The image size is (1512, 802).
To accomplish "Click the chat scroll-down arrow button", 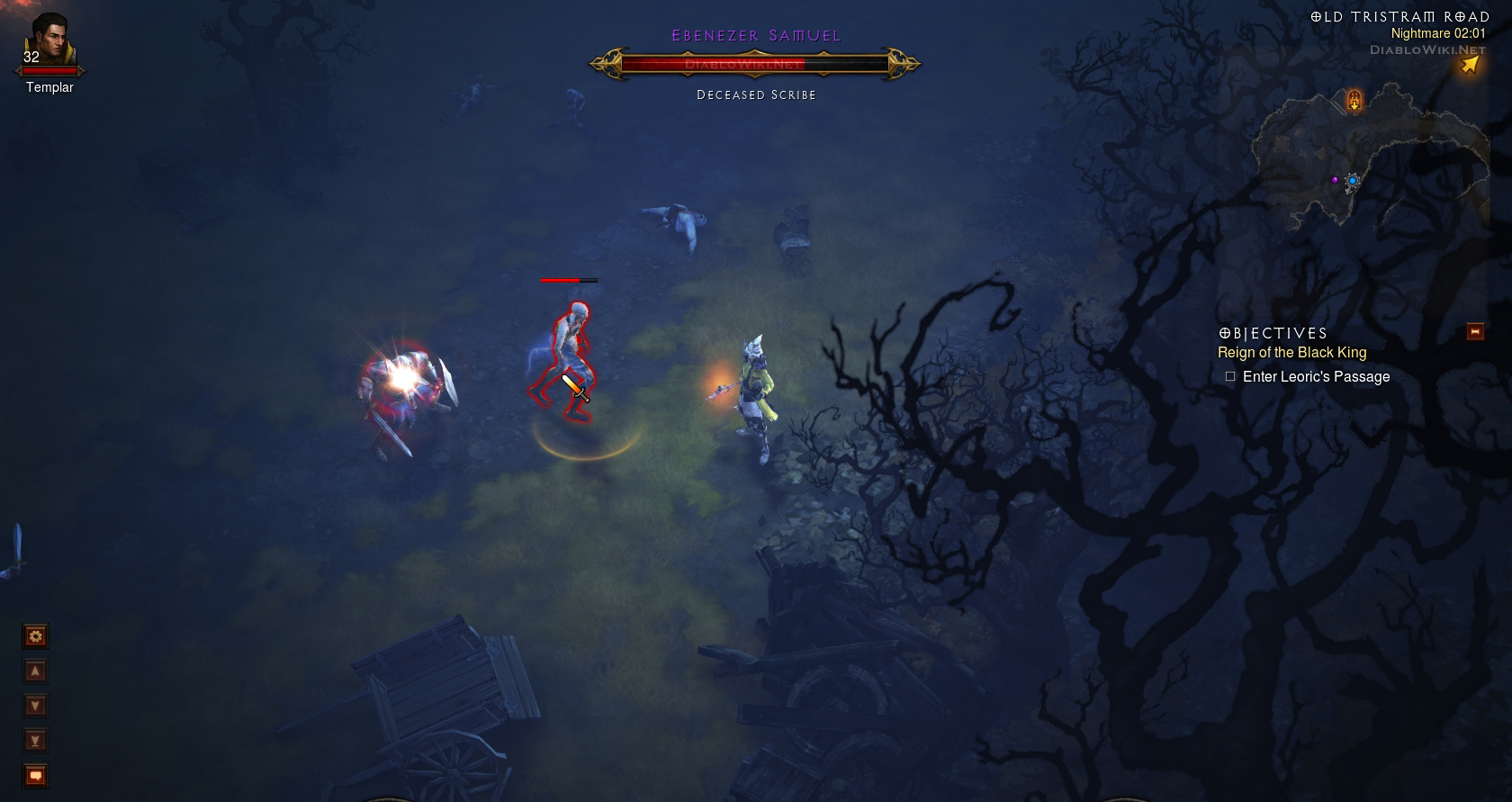I will pos(35,706).
